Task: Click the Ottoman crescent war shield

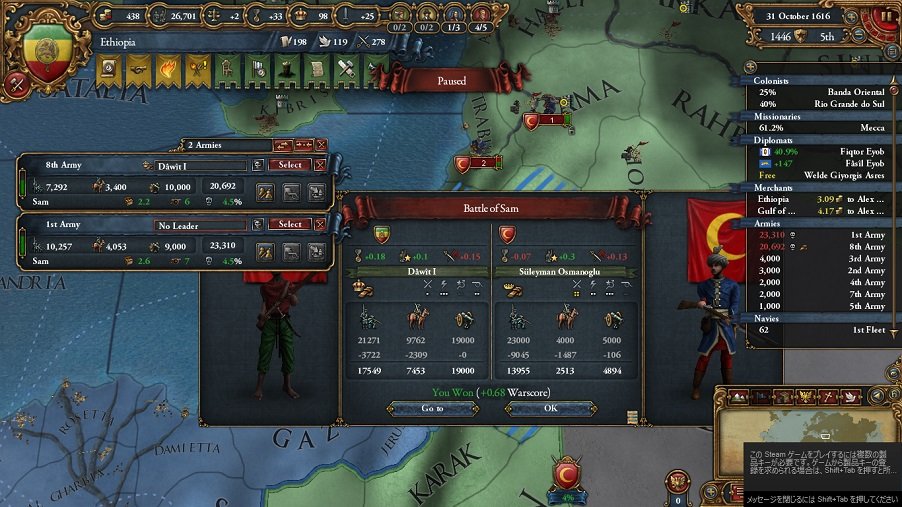Action: [x=568, y=473]
